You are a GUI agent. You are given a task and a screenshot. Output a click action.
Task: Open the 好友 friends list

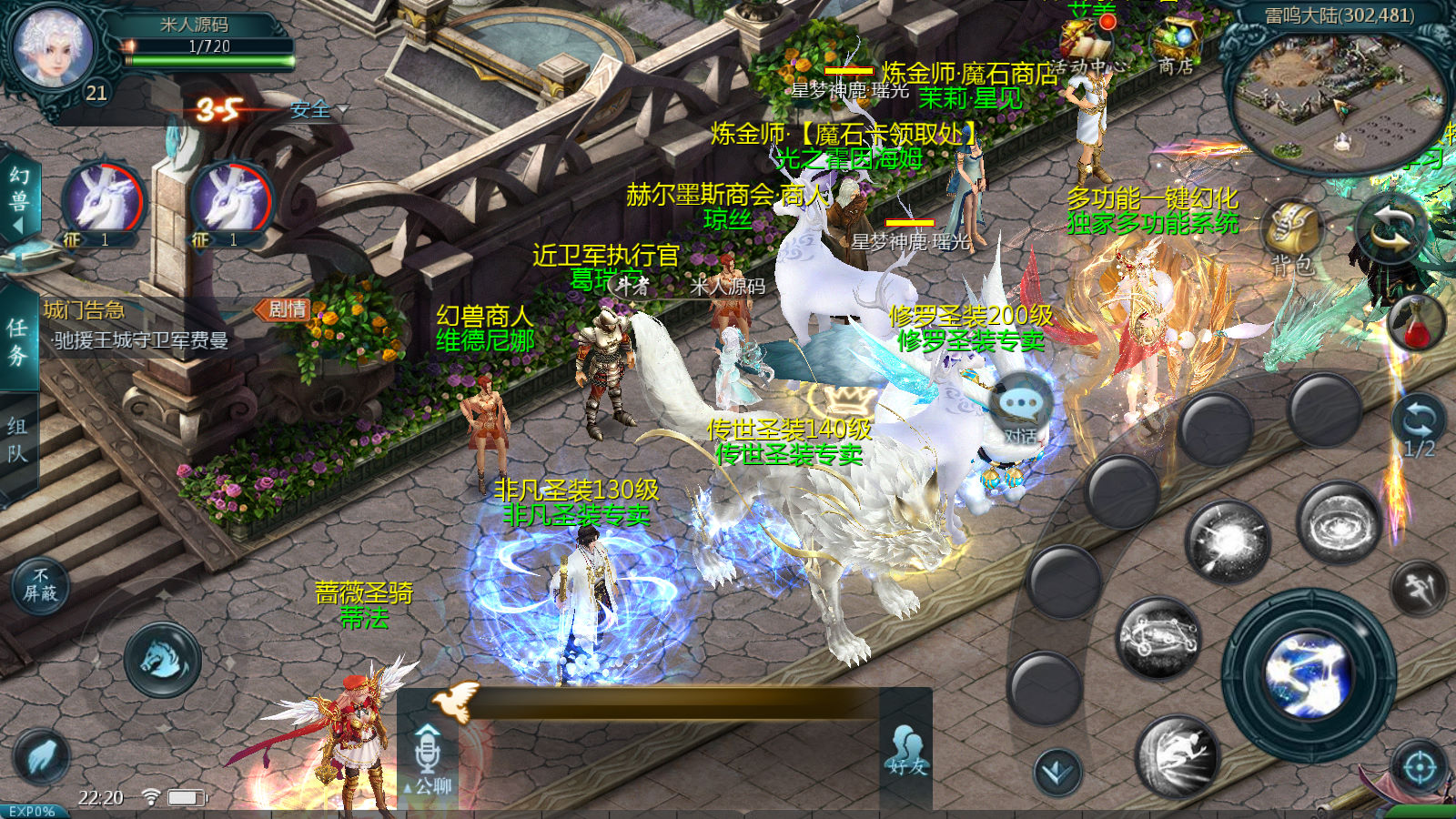[906, 752]
